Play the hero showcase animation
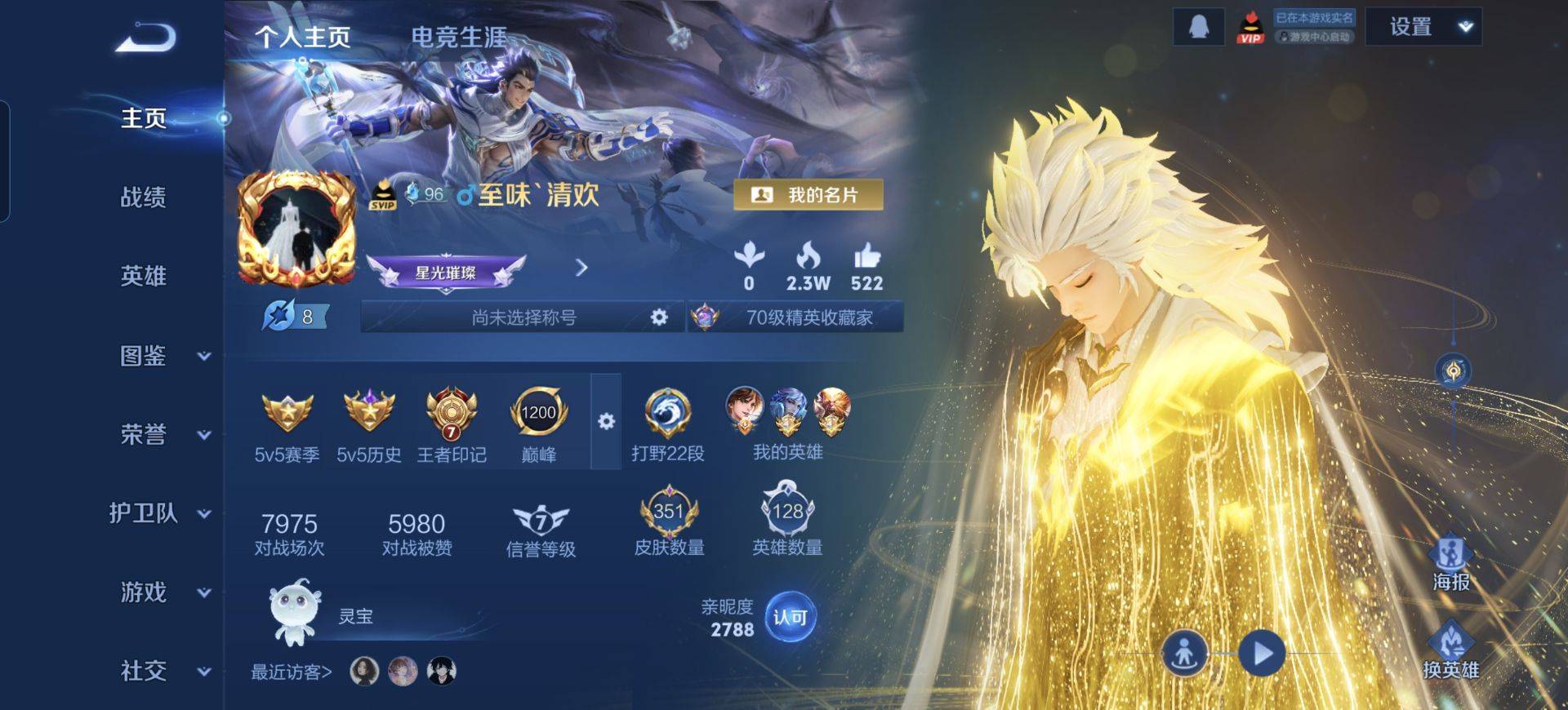1568x710 pixels. click(1262, 653)
